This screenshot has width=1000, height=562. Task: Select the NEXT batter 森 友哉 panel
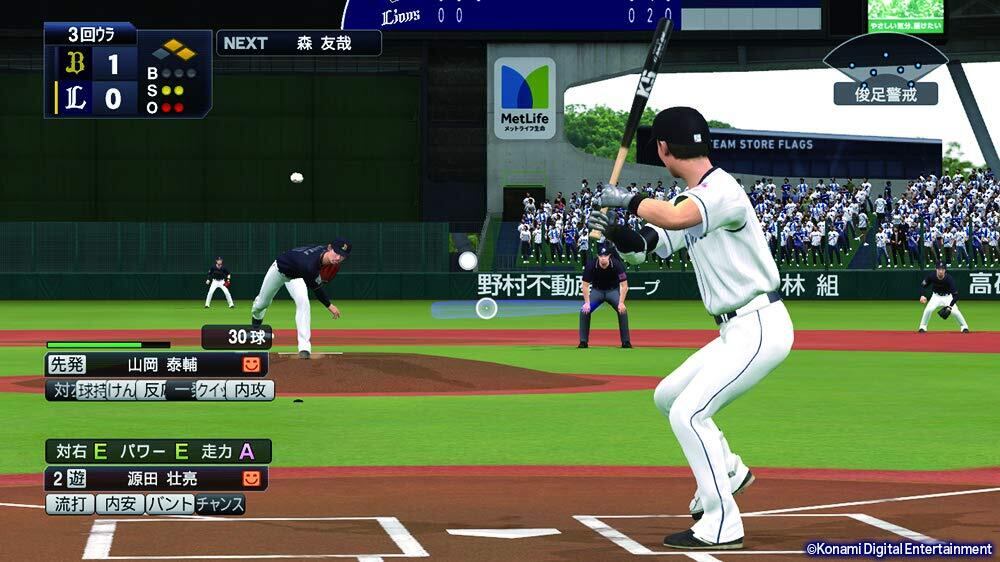[x=298, y=43]
